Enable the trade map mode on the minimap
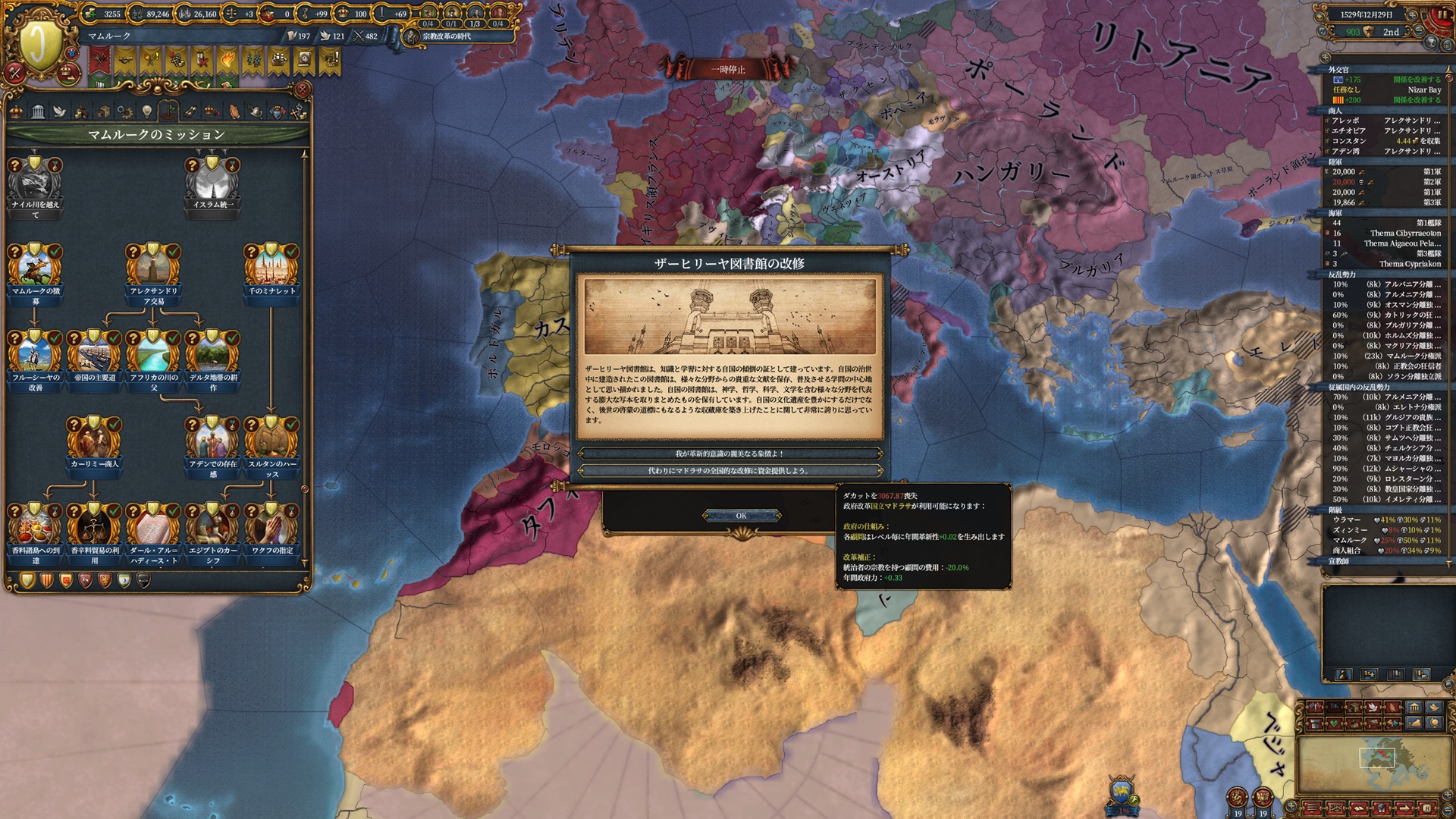 pyautogui.click(x=1353, y=708)
